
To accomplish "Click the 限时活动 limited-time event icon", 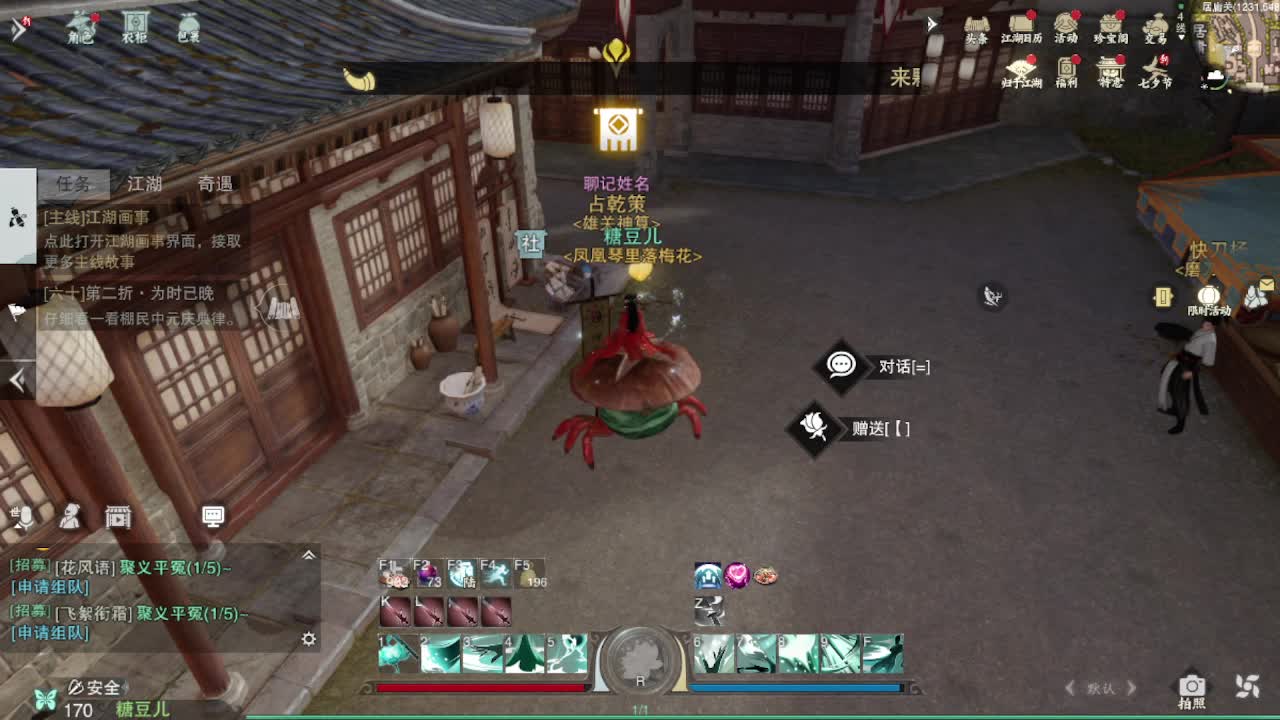I will [x=1209, y=297].
